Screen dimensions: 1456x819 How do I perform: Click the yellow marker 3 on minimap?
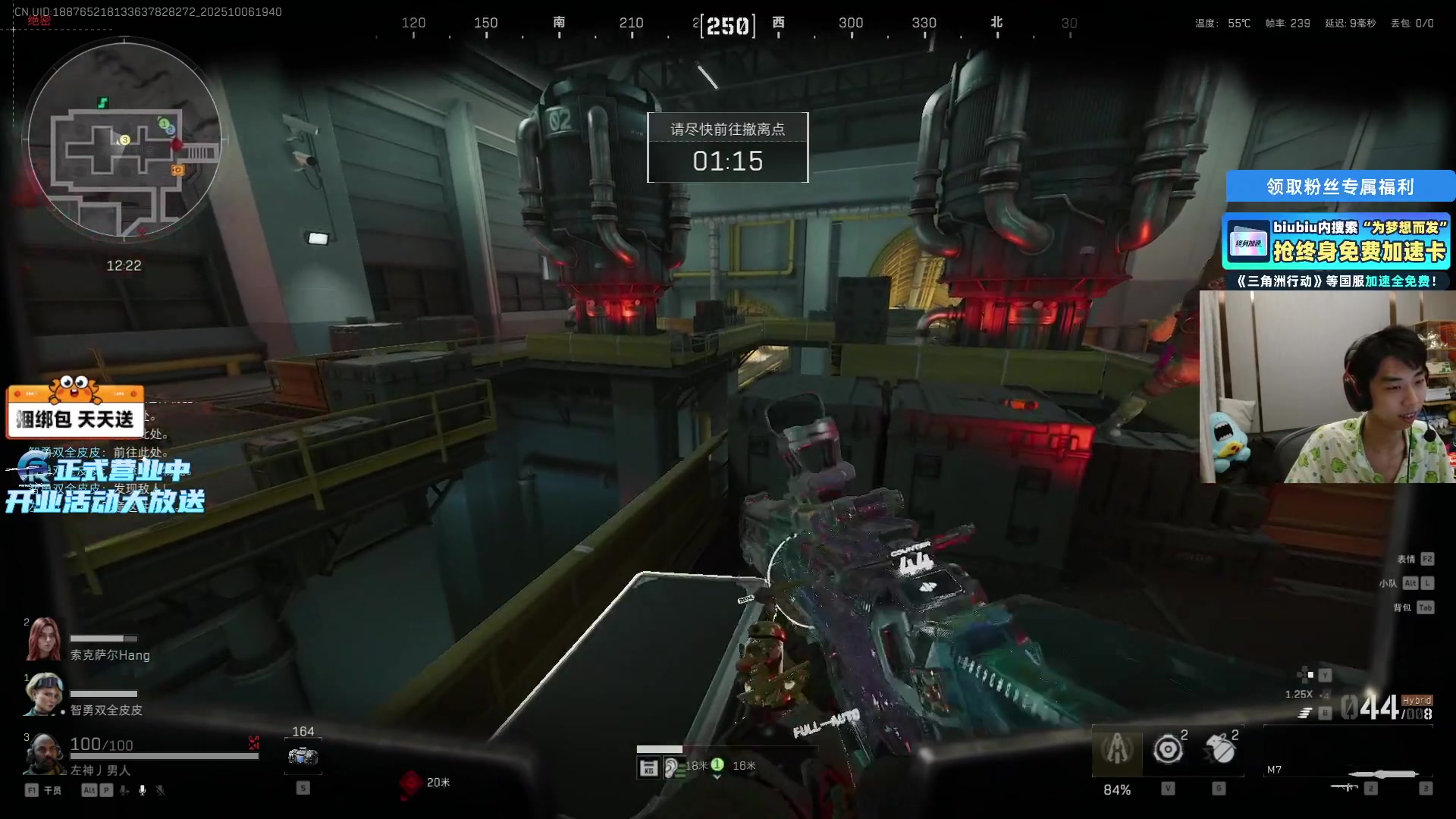125,140
